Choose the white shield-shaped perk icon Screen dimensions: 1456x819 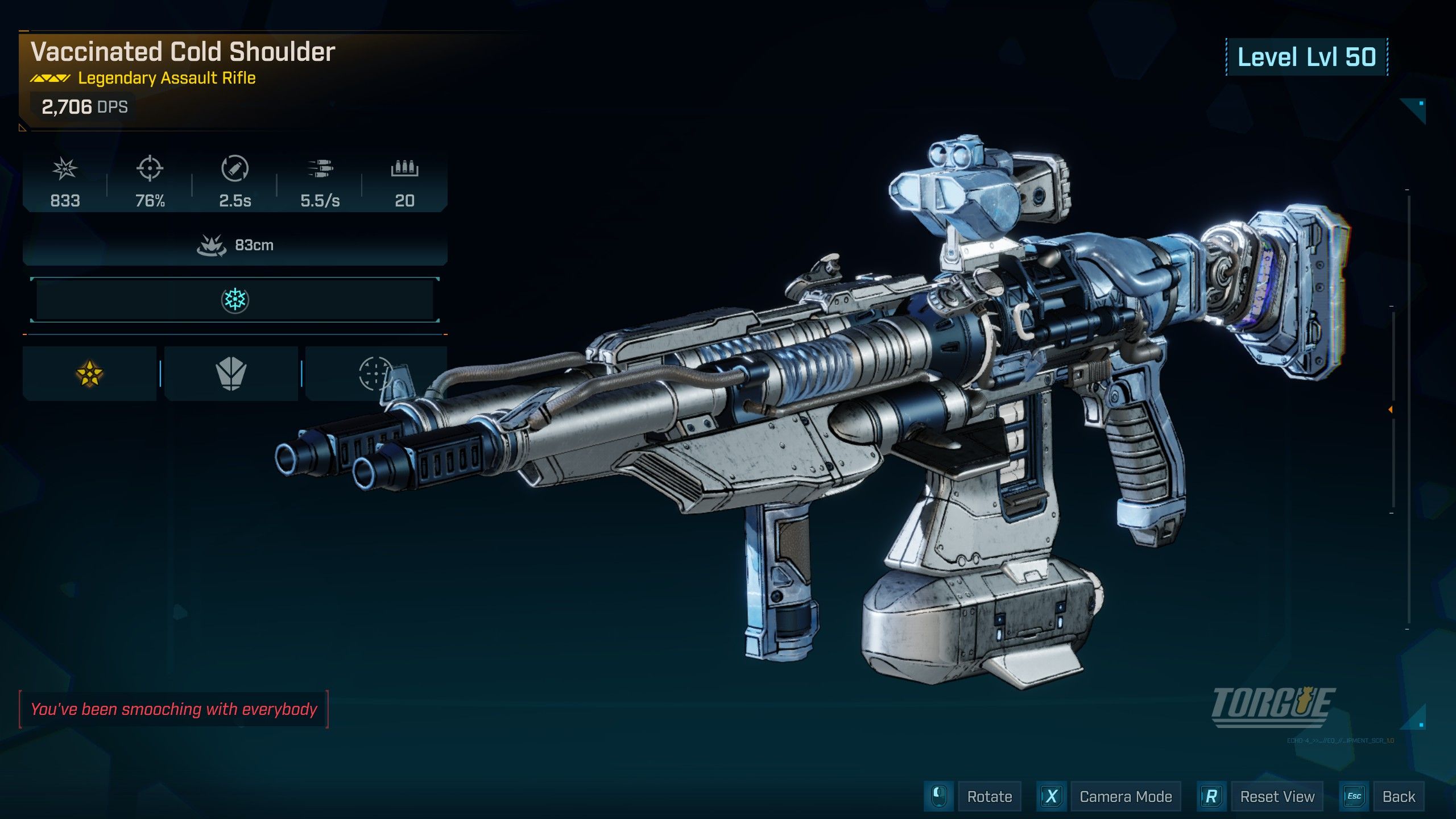pyautogui.click(x=231, y=374)
